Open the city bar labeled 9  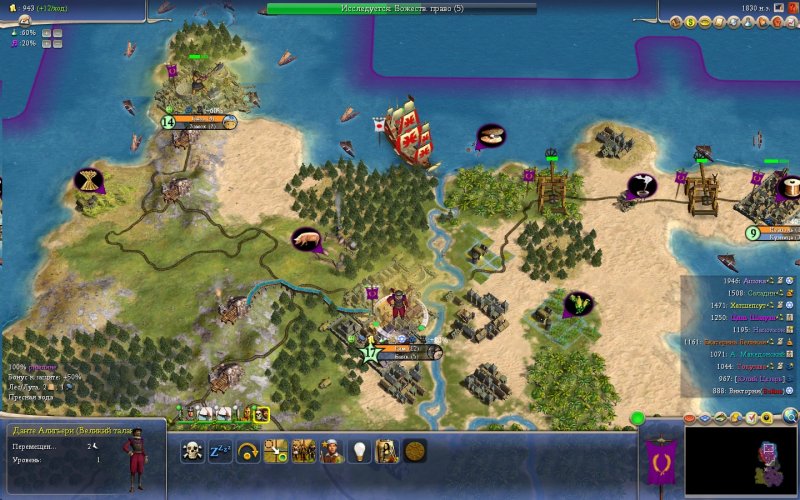(773, 233)
